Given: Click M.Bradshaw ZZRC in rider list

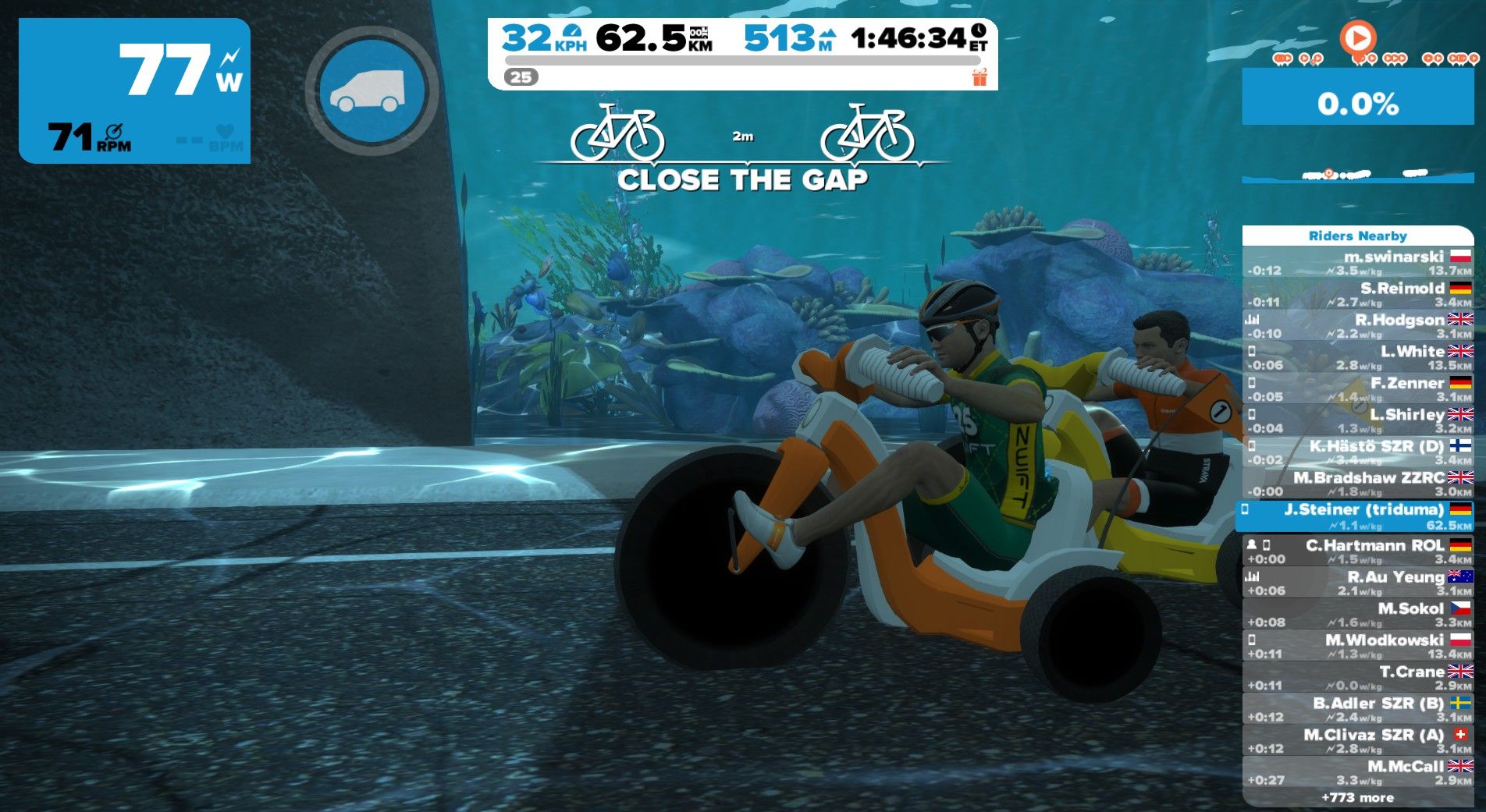Looking at the screenshot, I should click(1357, 484).
